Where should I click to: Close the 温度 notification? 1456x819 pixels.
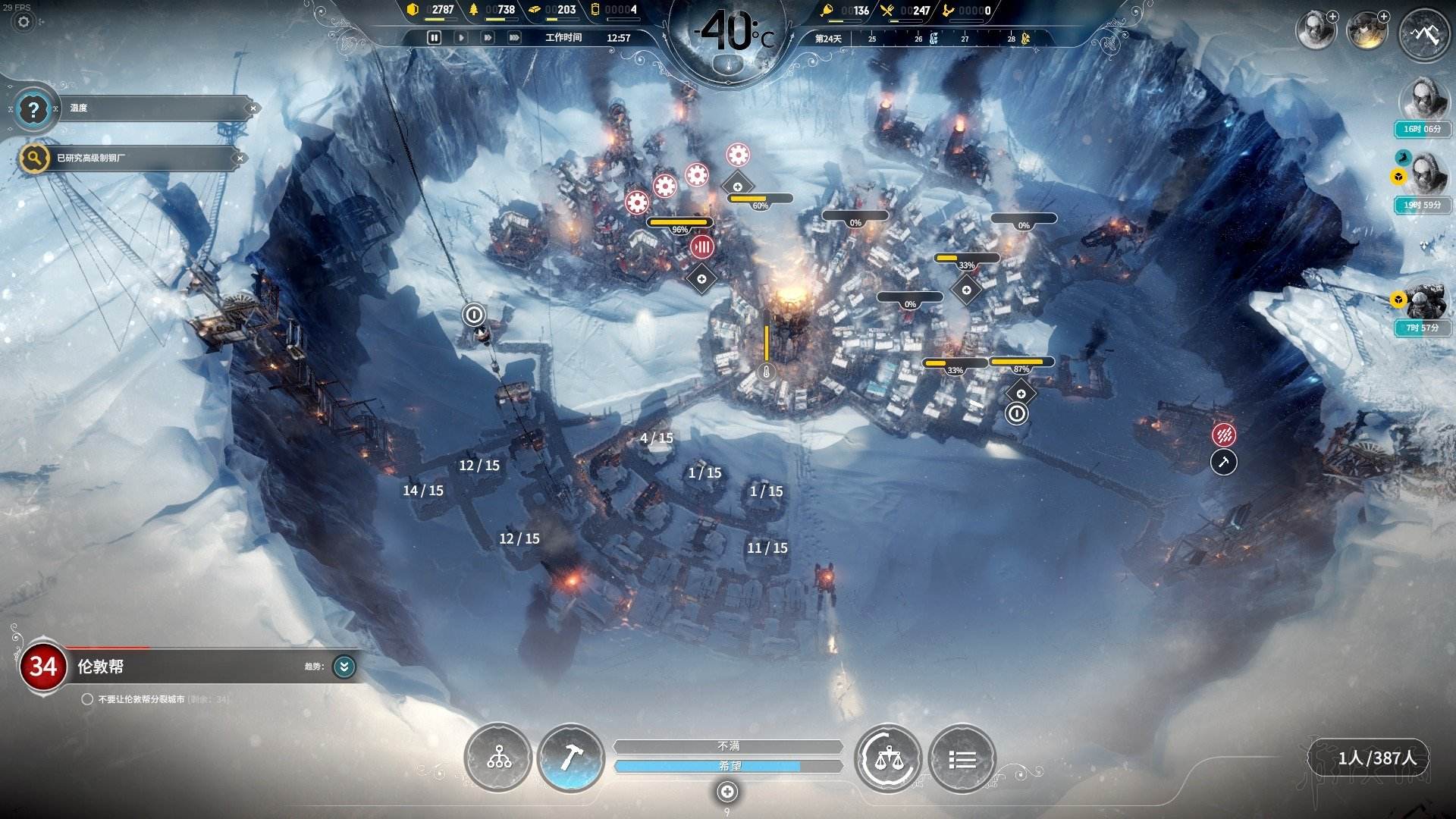pyautogui.click(x=253, y=108)
